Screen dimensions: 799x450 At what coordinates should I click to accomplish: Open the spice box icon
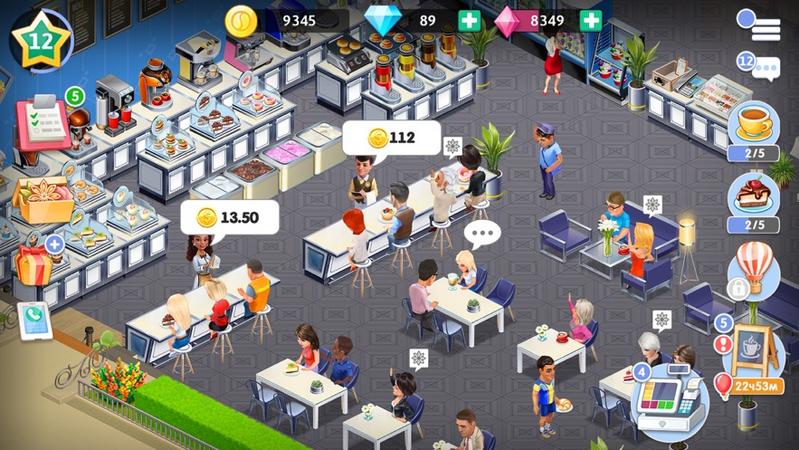click(42, 198)
